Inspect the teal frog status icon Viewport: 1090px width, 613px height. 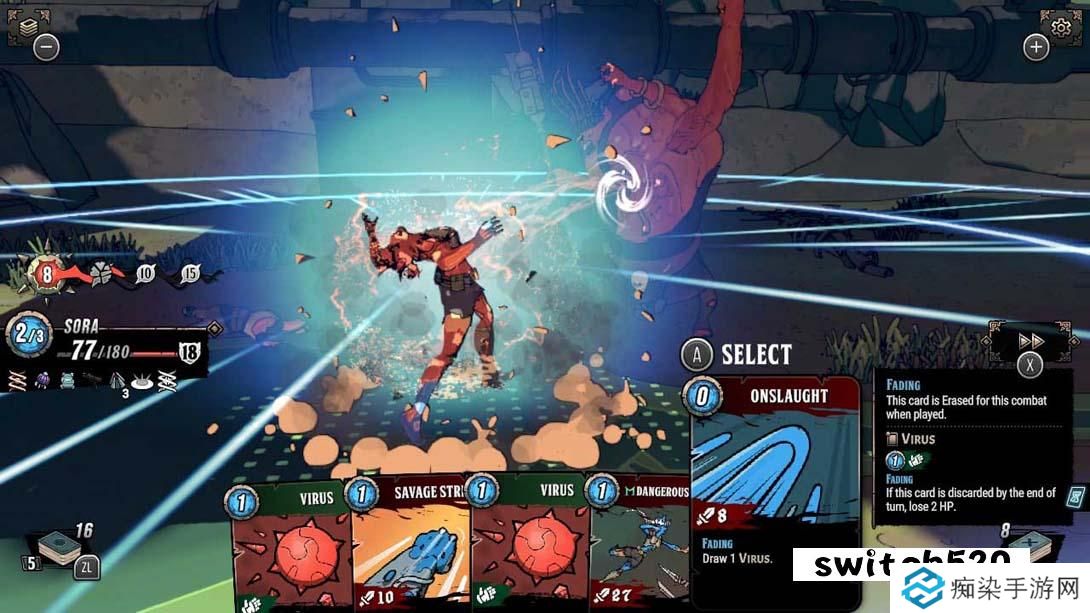(x=67, y=379)
